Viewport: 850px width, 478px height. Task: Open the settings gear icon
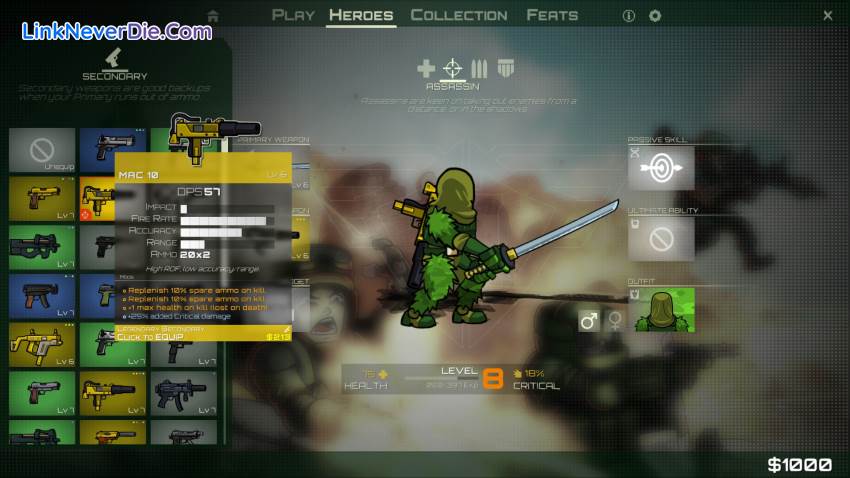pyautogui.click(x=655, y=16)
